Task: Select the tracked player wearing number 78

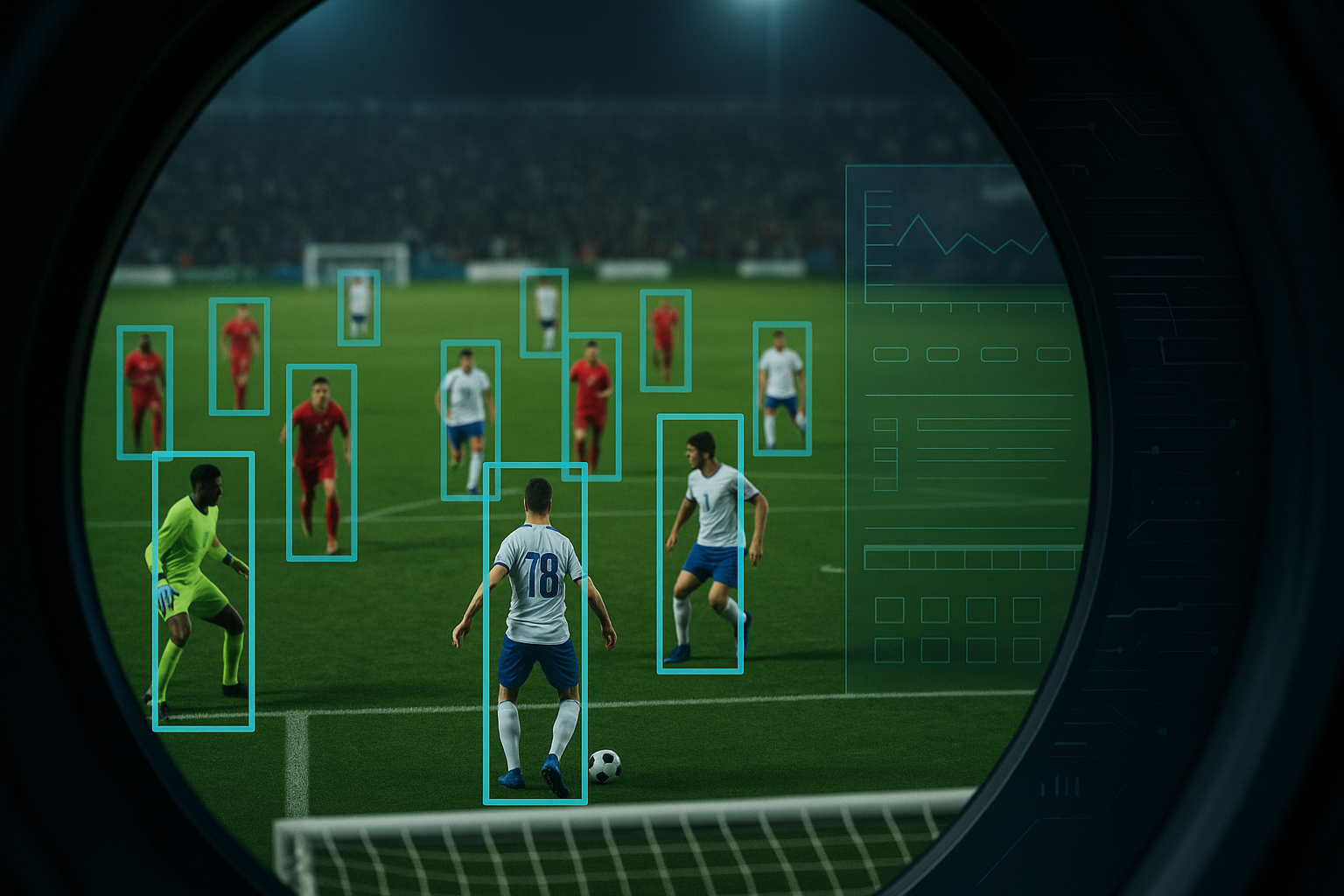Action: pyautogui.click(x=535, y=633)
